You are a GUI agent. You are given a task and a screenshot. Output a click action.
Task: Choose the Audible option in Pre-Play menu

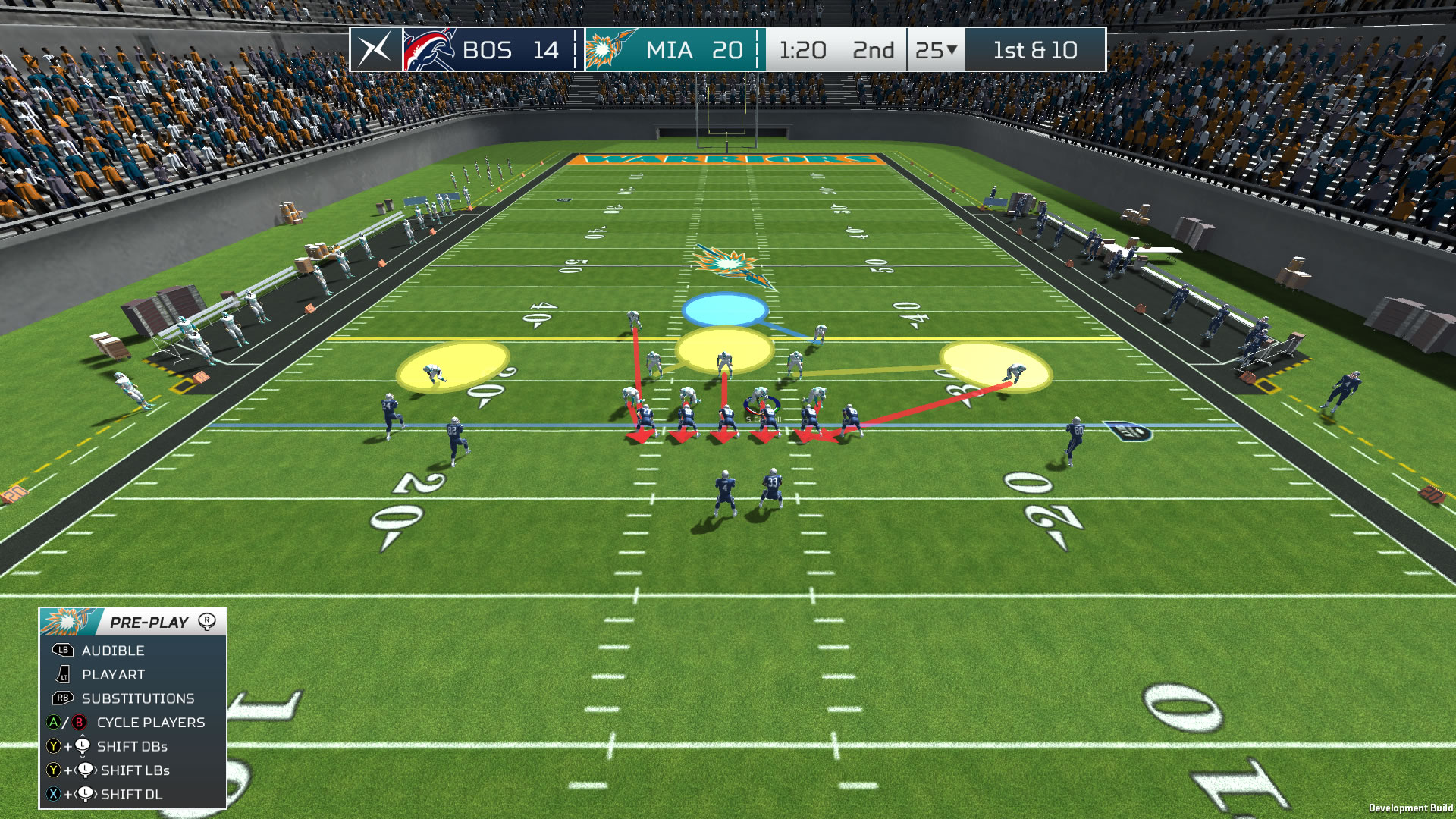click(113, 651)
